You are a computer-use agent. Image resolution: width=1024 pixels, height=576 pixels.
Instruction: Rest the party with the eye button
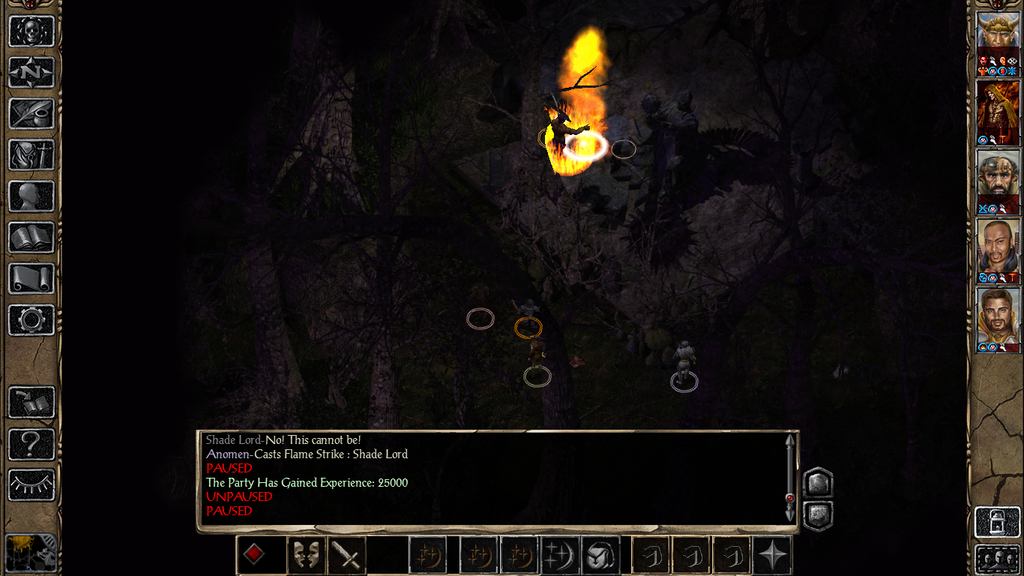click(x=31, y=485)
